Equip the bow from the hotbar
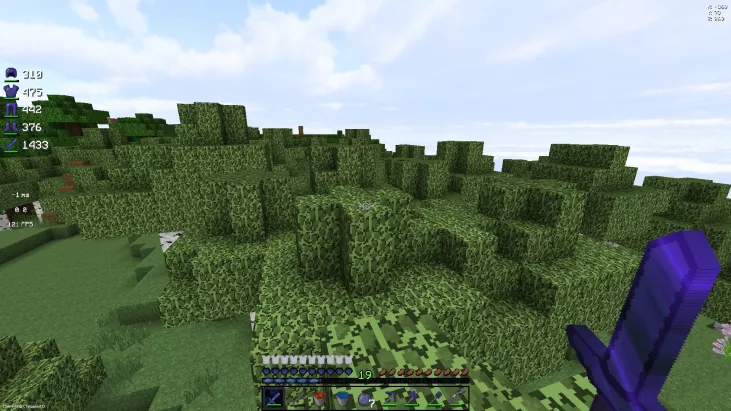Image resolution: width=731 pixels, height=411 pixels. click(x=457, y=398)
